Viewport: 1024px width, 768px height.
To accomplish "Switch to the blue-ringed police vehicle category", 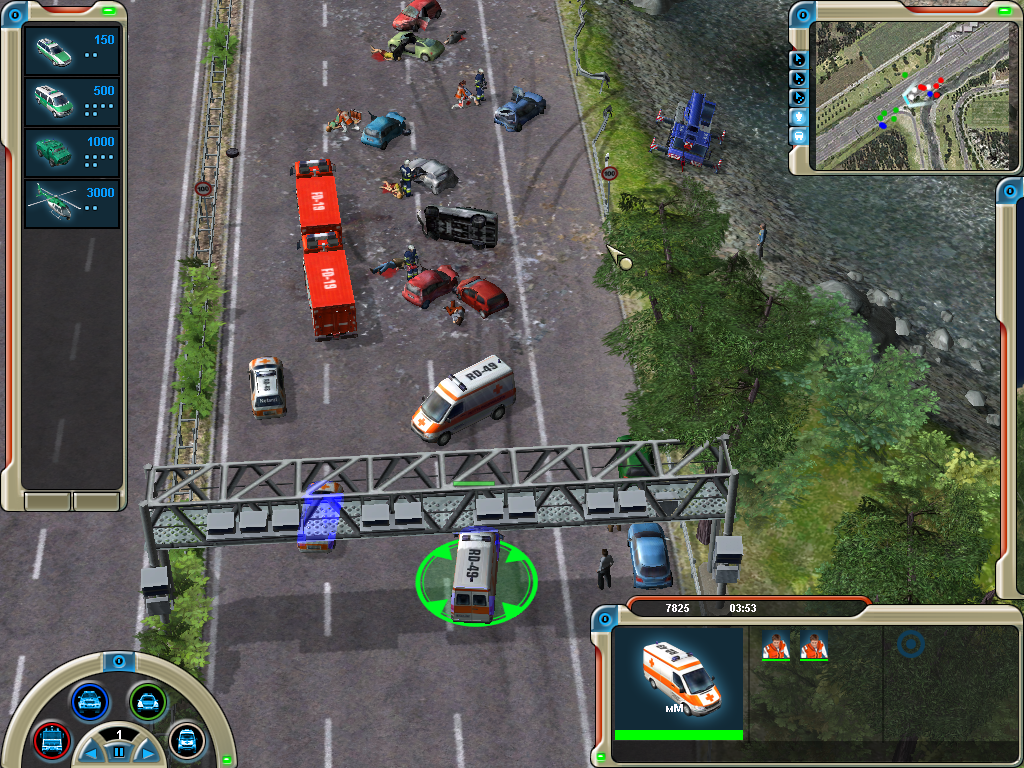I will tap(89, 700).
